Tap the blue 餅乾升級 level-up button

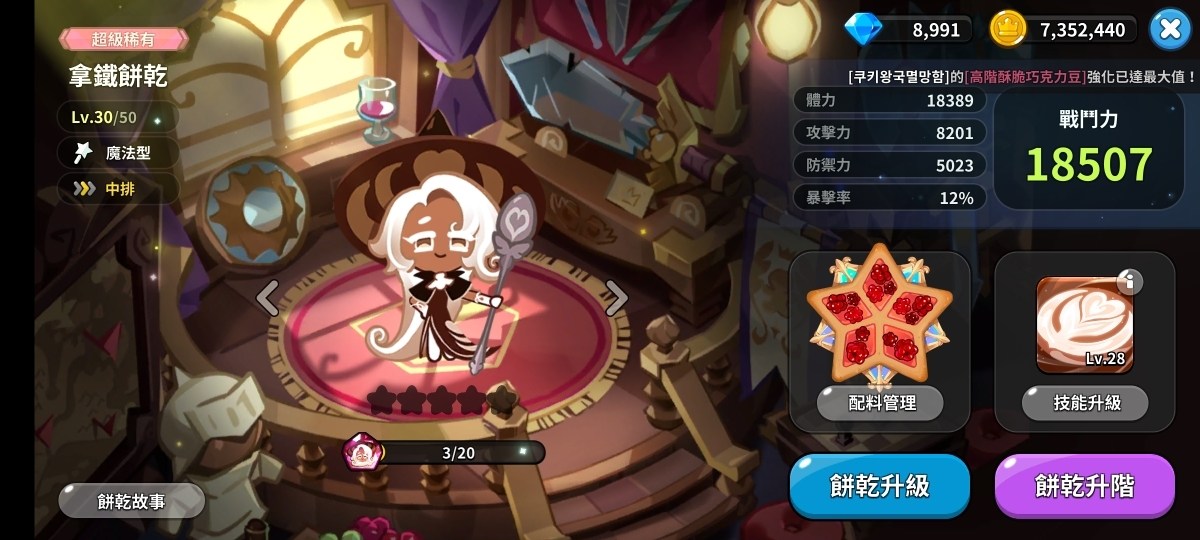click(x=879, y=486)
